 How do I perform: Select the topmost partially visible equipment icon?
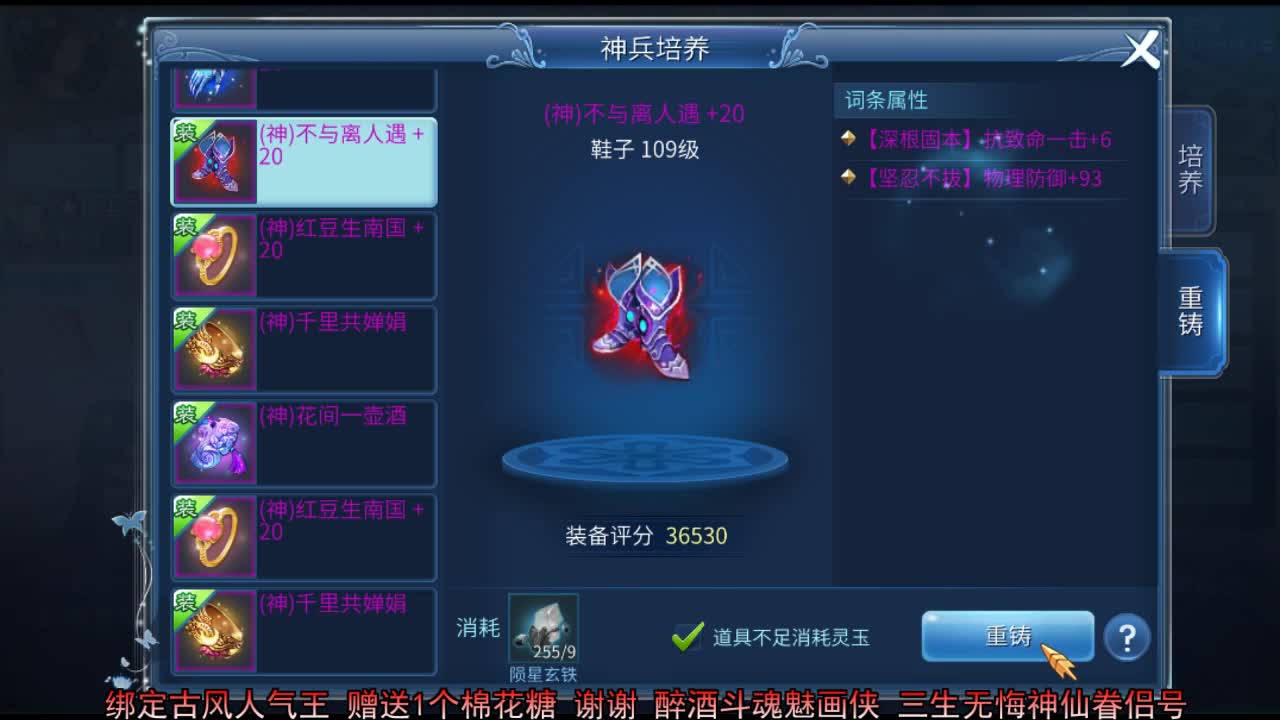click(215, 85)
